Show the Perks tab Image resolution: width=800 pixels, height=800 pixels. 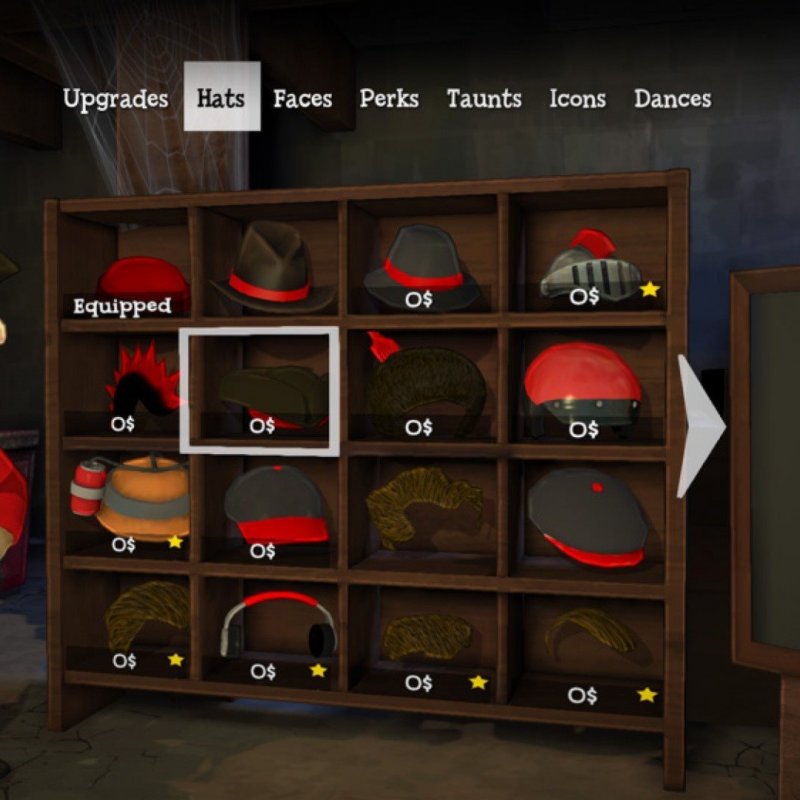(x=389, y=99)
